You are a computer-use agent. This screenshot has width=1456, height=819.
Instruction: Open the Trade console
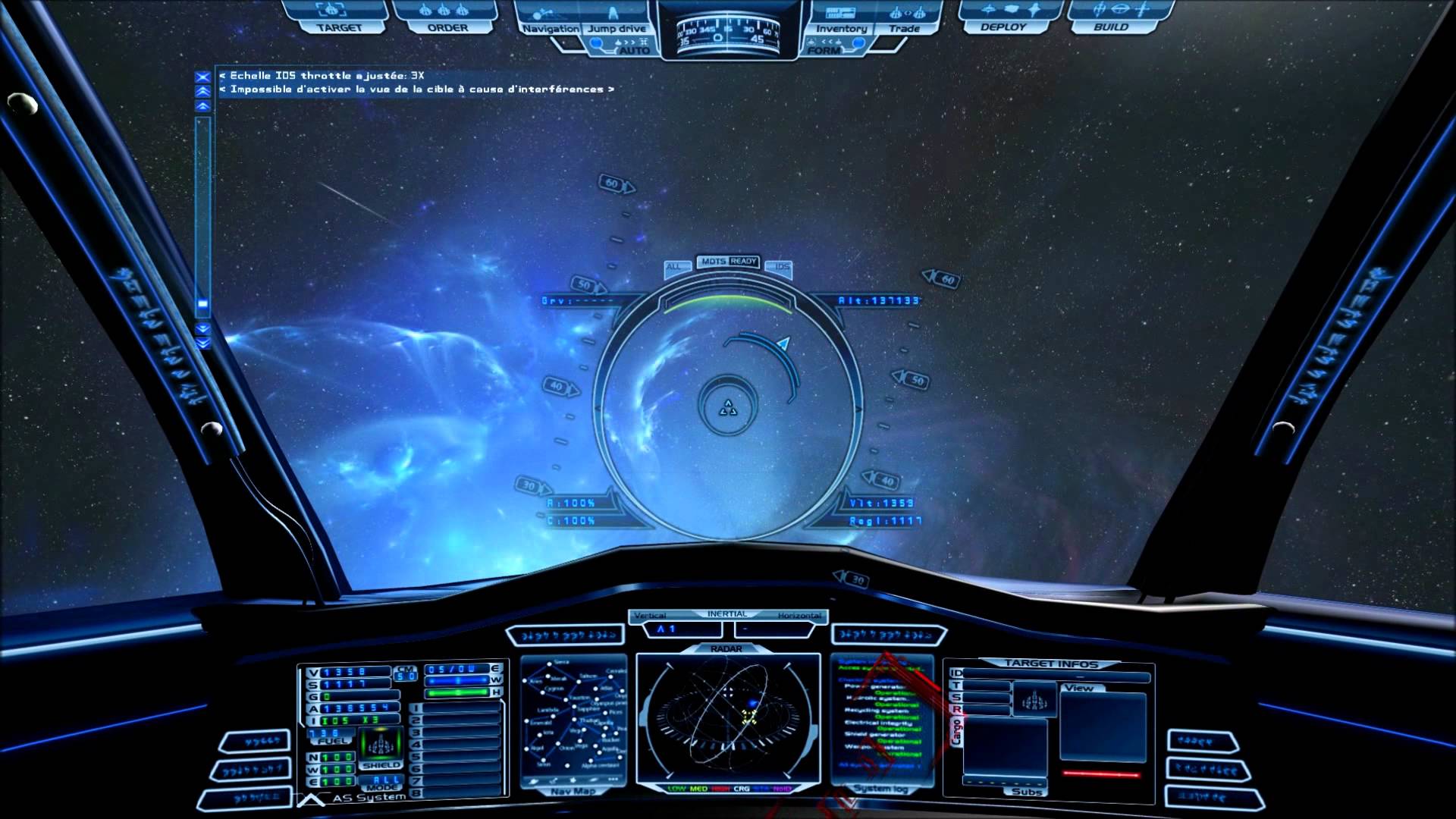(x=904, y=28)
